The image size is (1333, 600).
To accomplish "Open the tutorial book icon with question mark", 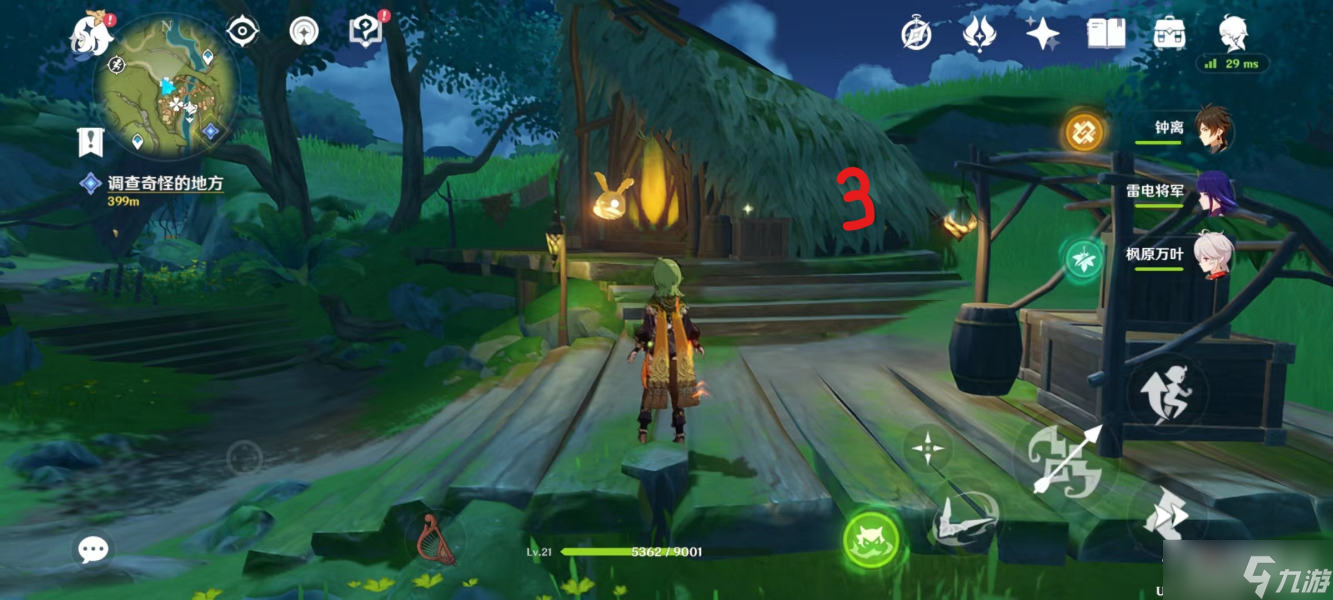I will [365, 31].
